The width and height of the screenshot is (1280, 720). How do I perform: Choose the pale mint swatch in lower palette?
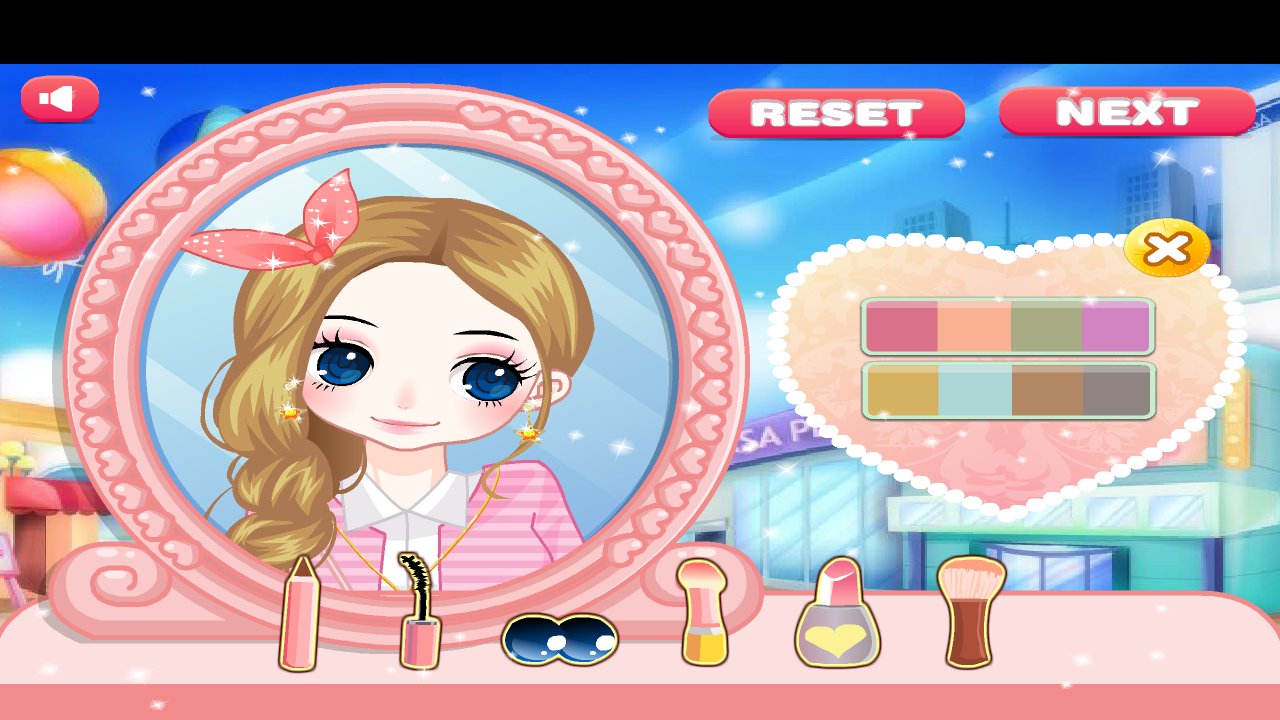click(975, 390)
